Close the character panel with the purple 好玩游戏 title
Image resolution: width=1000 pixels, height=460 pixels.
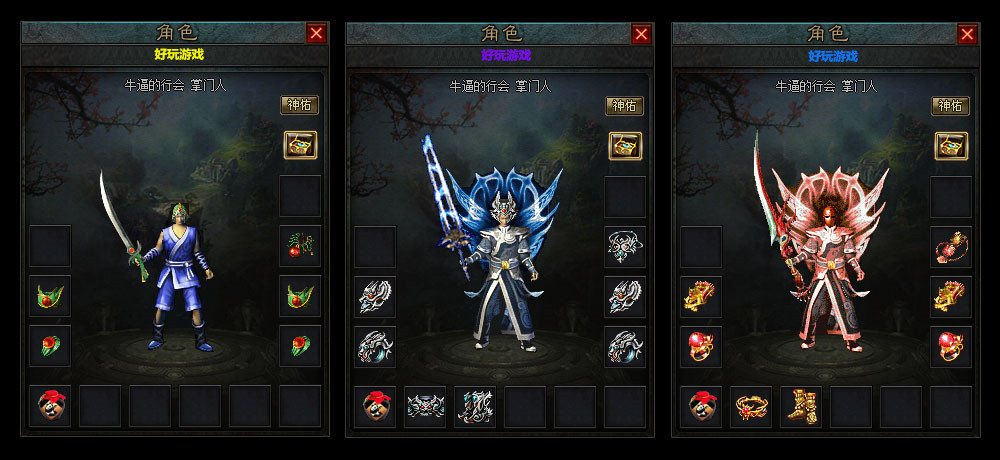pyautogui.click(x=642, y=34)
